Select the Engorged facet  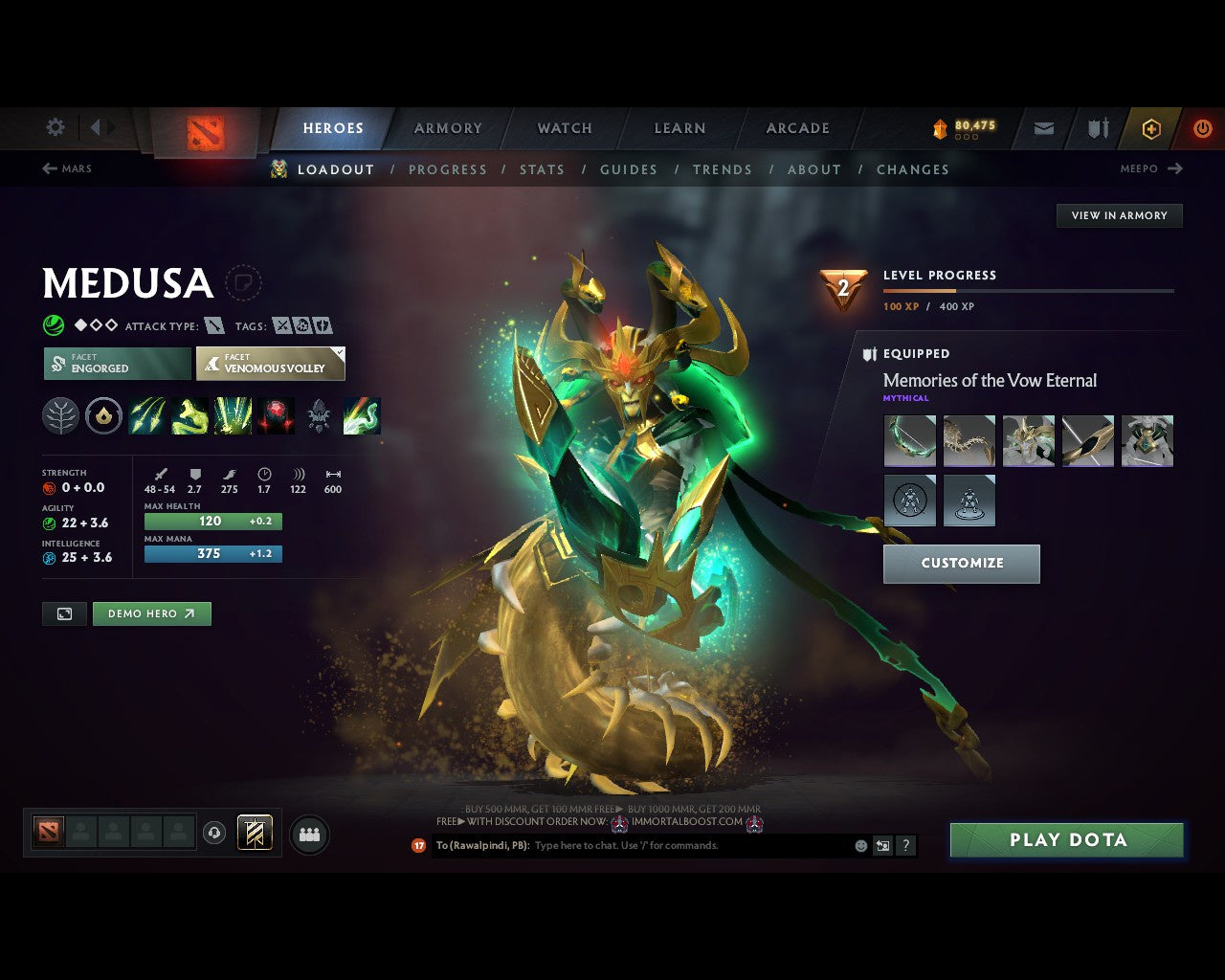point(116,364)
